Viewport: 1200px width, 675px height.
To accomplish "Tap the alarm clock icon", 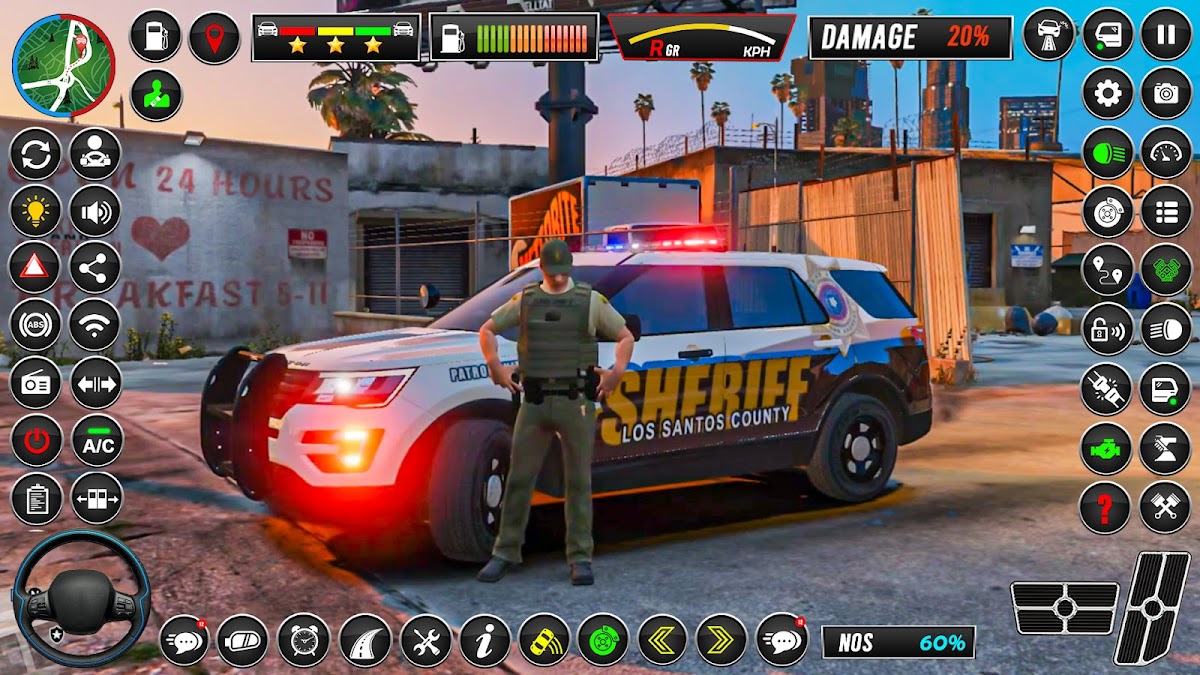I will point(303,640).
